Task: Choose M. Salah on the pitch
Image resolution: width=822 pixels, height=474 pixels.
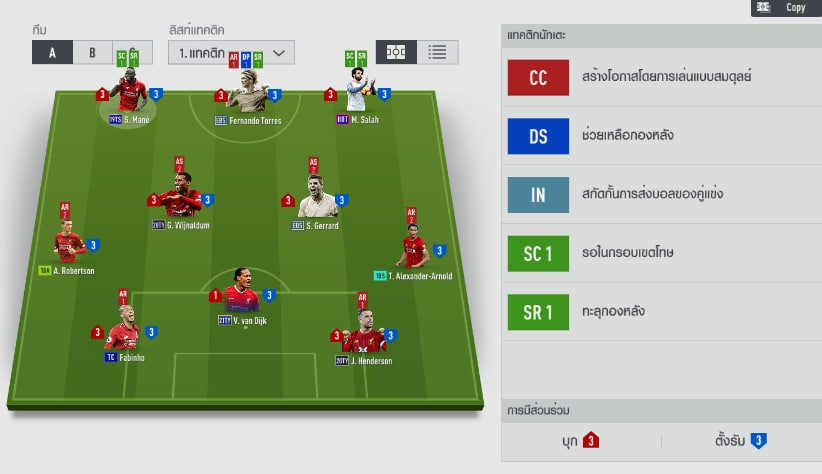Action: (358, 97)
